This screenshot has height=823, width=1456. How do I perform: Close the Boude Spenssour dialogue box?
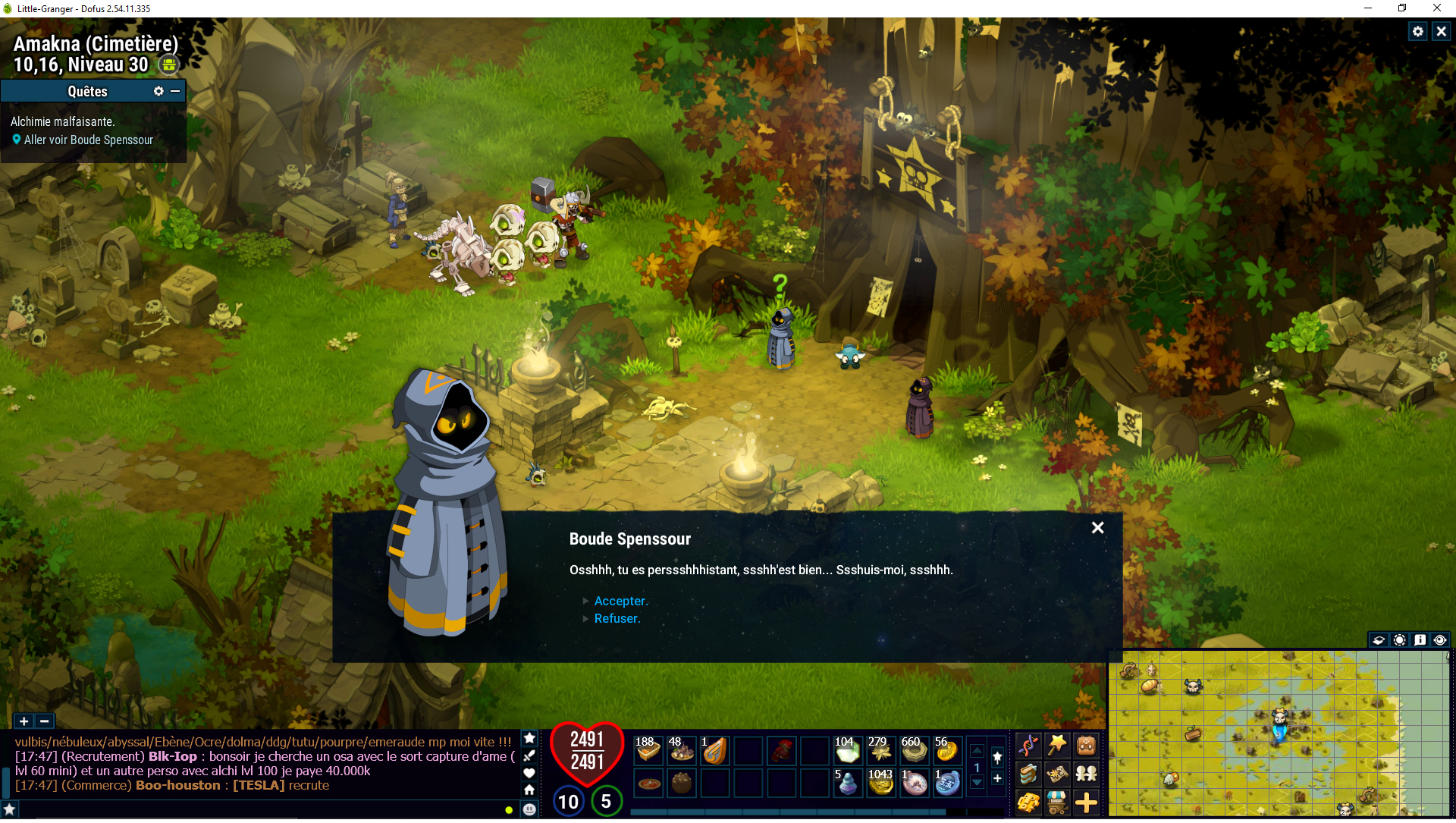(1097, 528)
